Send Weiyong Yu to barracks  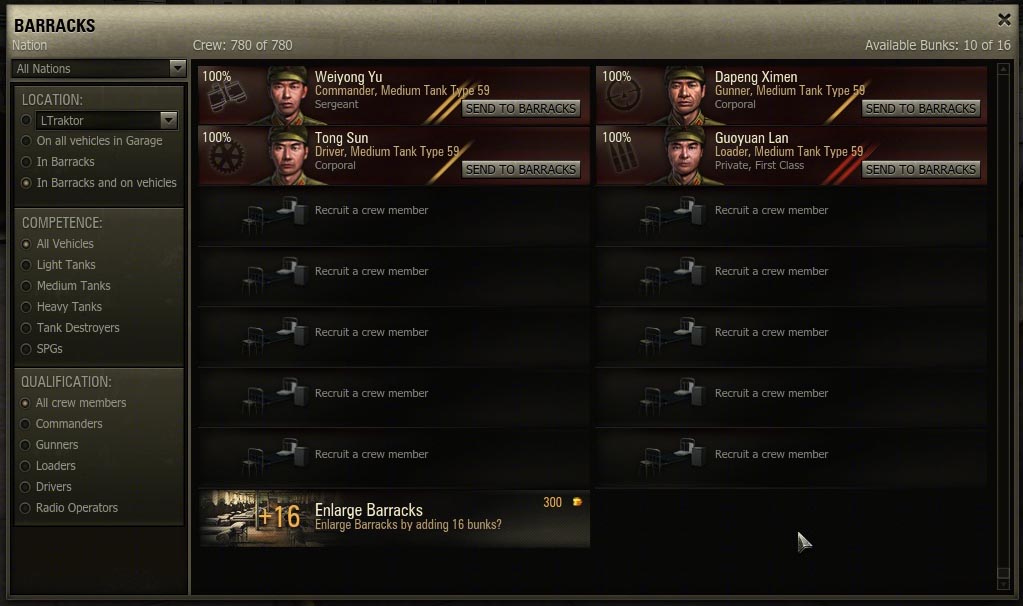(x=520, y=108)
